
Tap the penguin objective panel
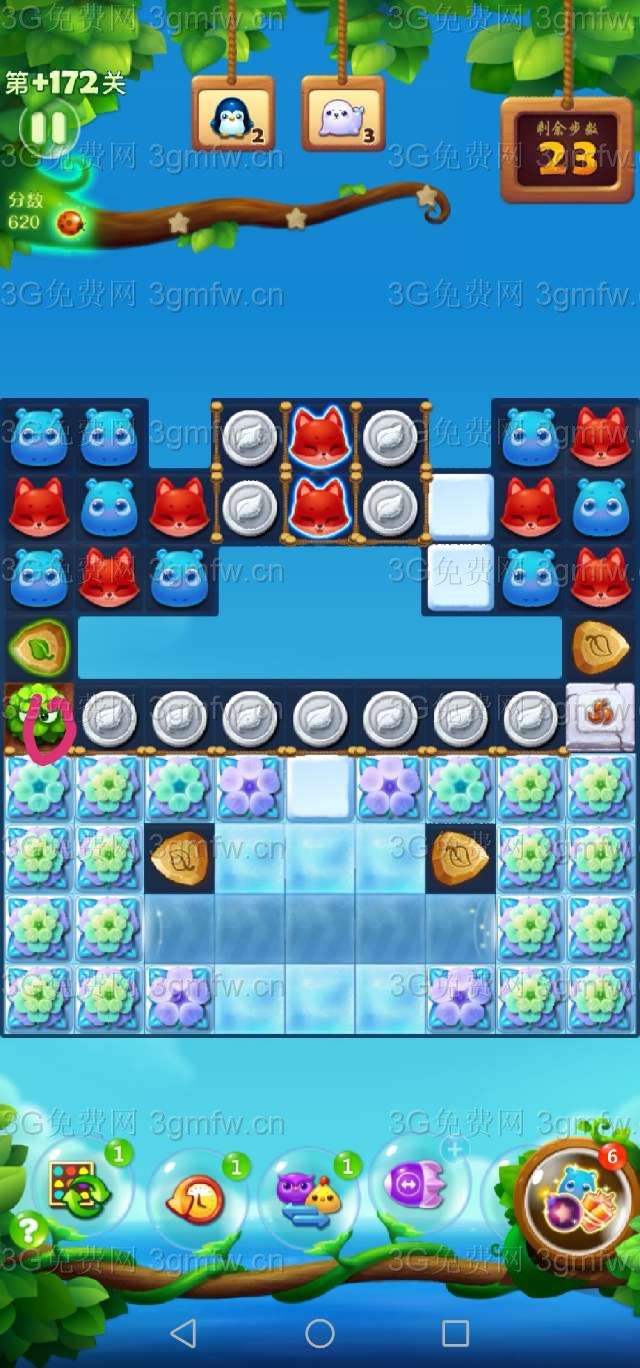click(233, 115)
